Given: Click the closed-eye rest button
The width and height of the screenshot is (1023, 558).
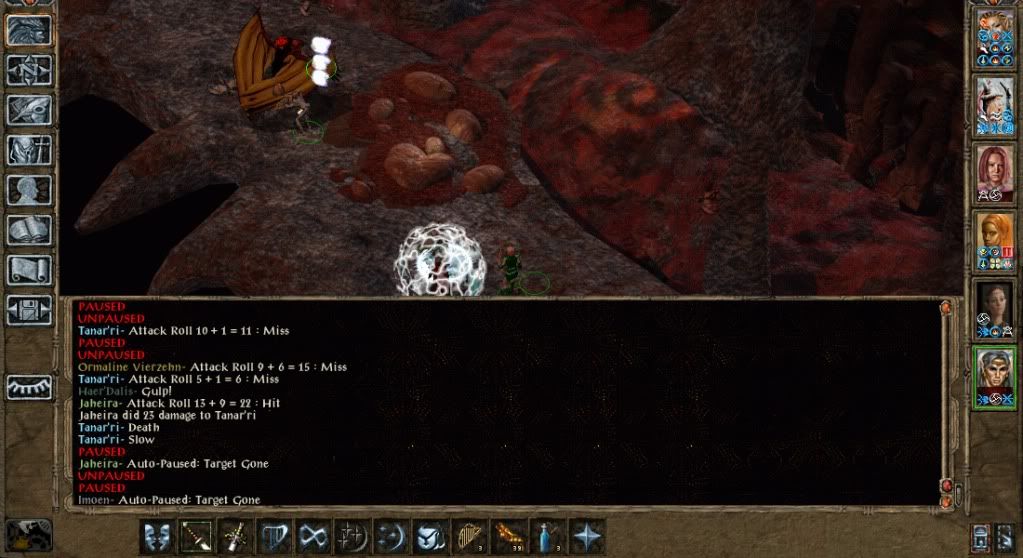Looking at the screenshot, I should tap(29, 387).
